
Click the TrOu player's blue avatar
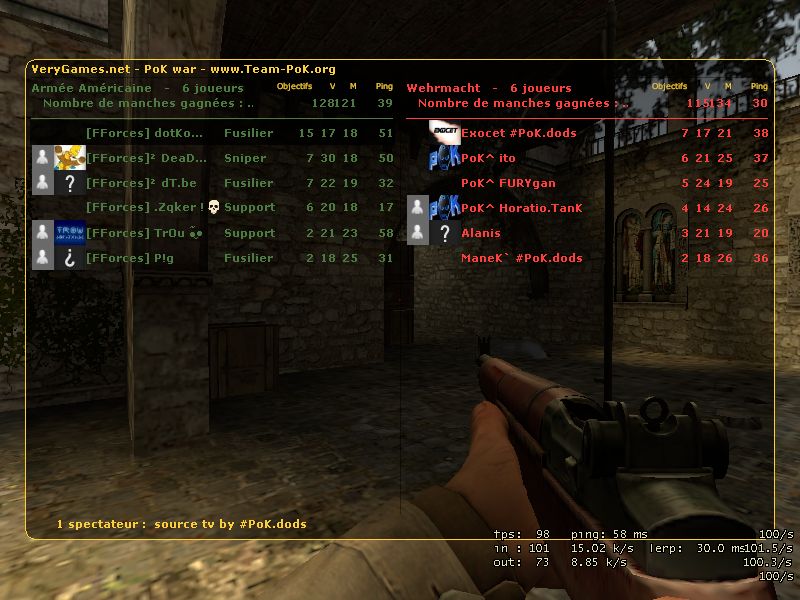pos(70,232)
